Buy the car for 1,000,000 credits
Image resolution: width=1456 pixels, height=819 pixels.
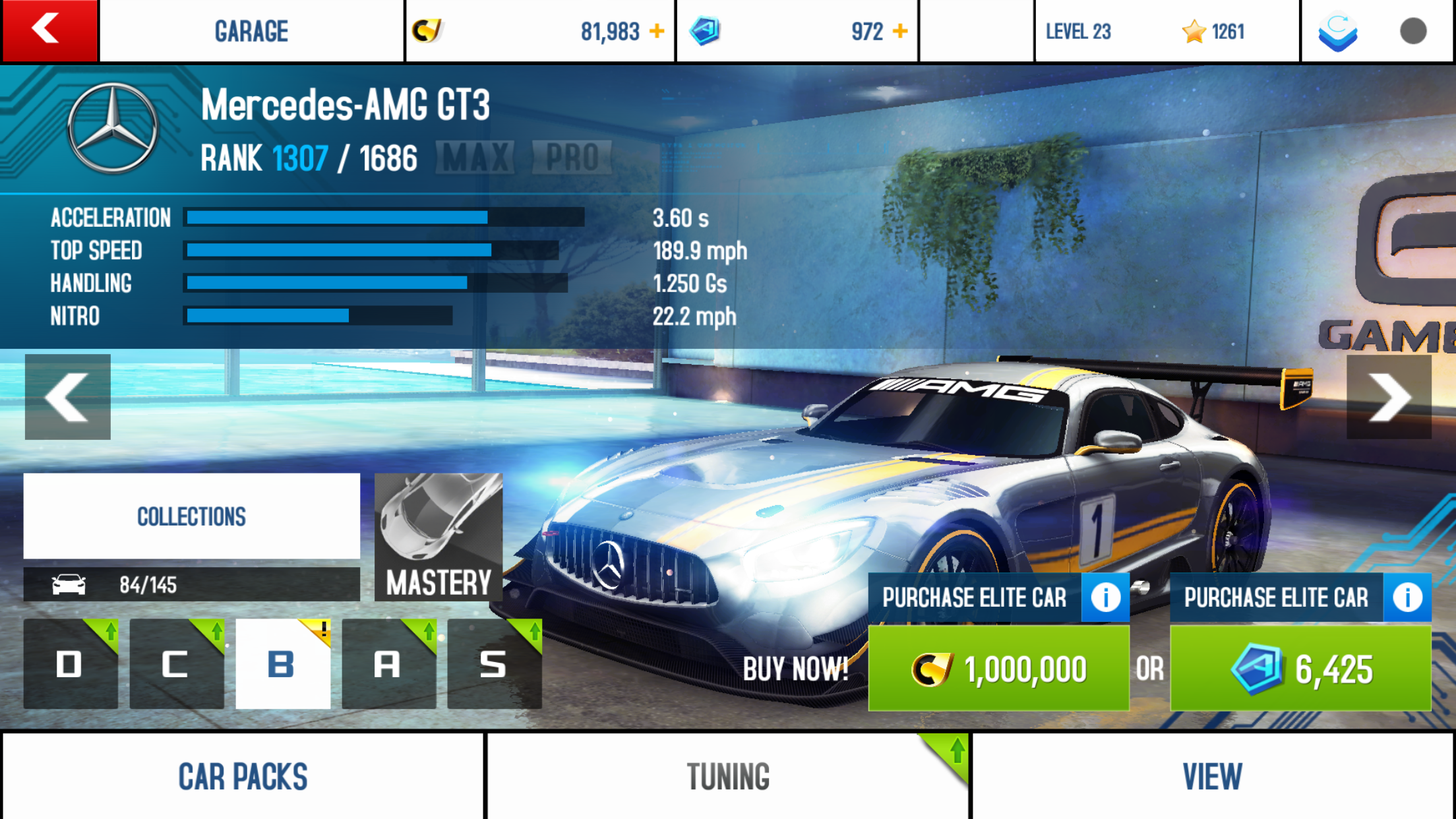coord(998,669)
